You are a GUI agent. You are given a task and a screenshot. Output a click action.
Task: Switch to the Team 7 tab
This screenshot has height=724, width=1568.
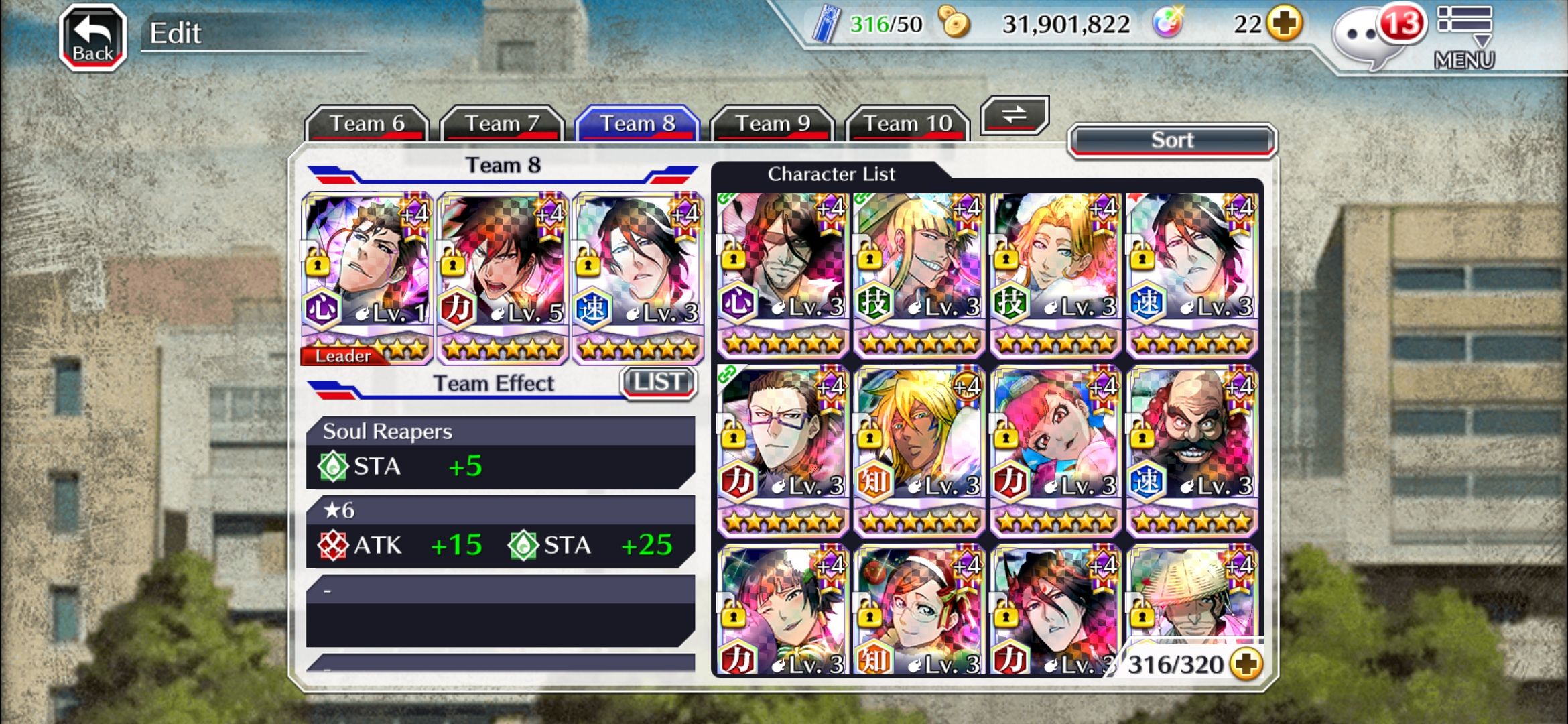pos(502,123)
